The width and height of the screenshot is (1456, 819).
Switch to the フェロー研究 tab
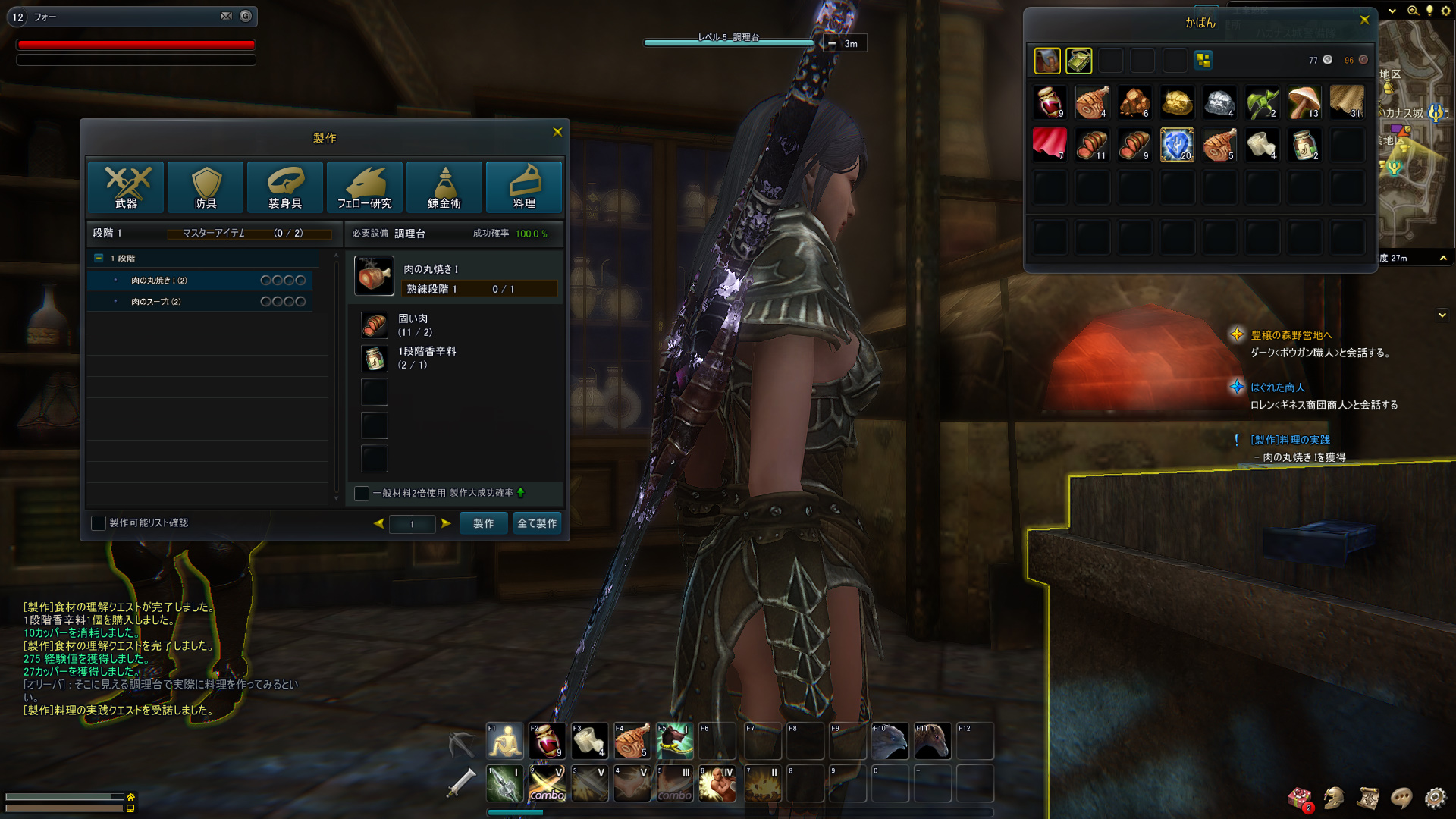click(365, 187)
